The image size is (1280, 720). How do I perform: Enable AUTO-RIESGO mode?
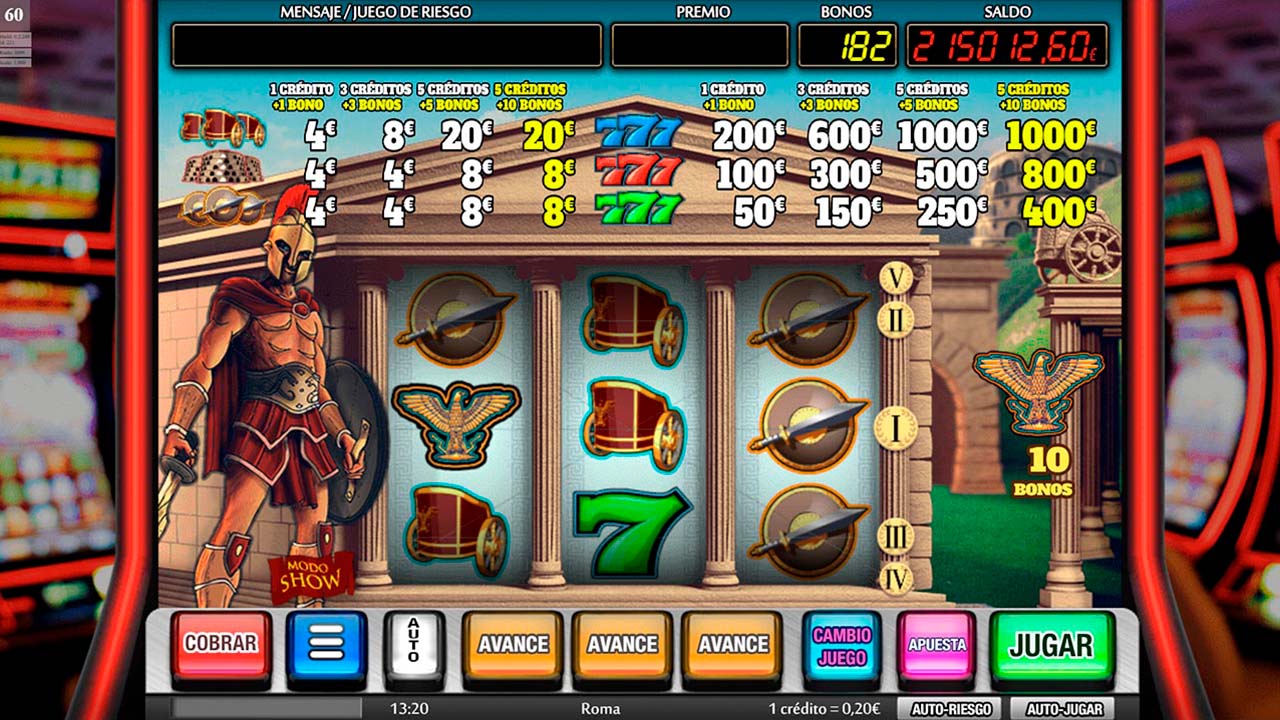pos(950,709)
